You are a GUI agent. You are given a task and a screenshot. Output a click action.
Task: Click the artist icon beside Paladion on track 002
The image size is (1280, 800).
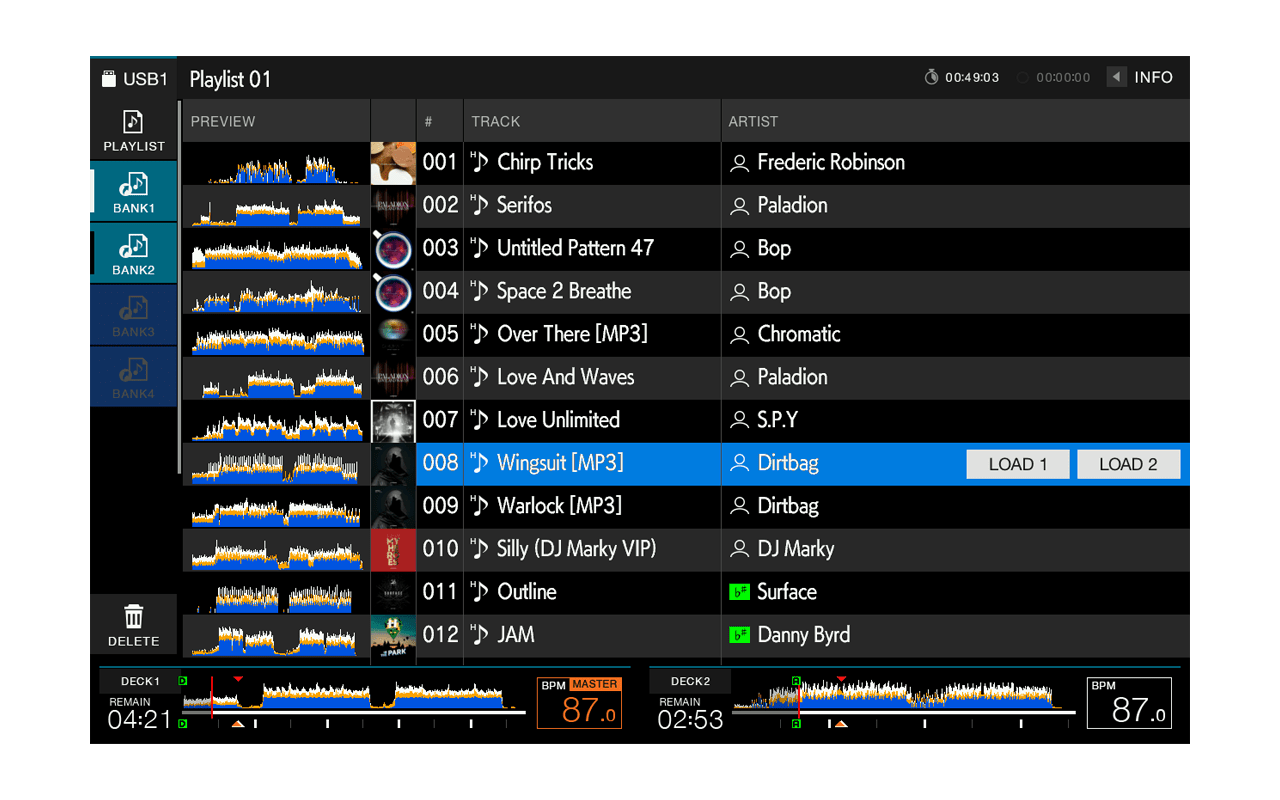point(739,206)
